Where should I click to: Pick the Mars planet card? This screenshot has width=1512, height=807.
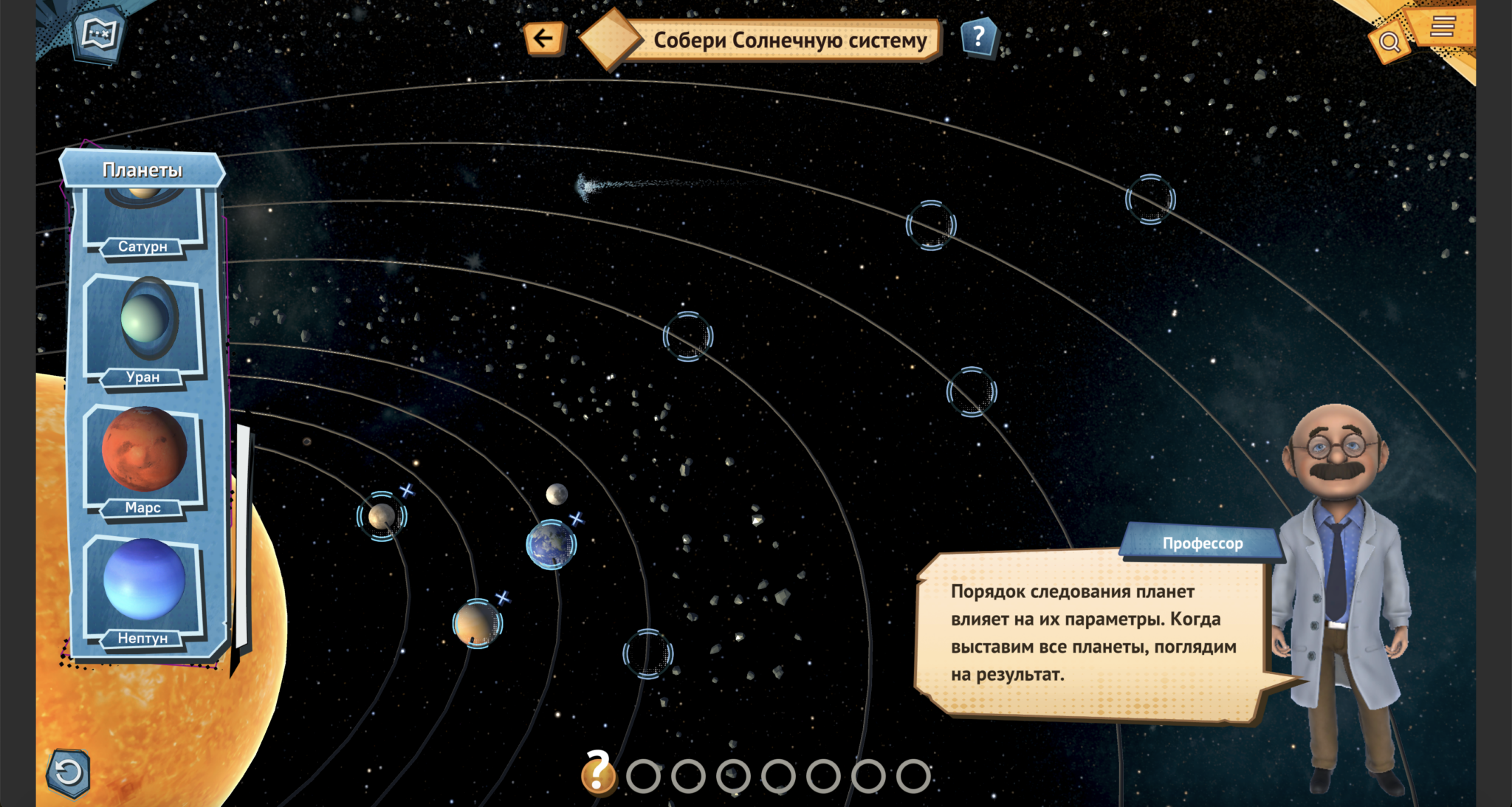144,458
